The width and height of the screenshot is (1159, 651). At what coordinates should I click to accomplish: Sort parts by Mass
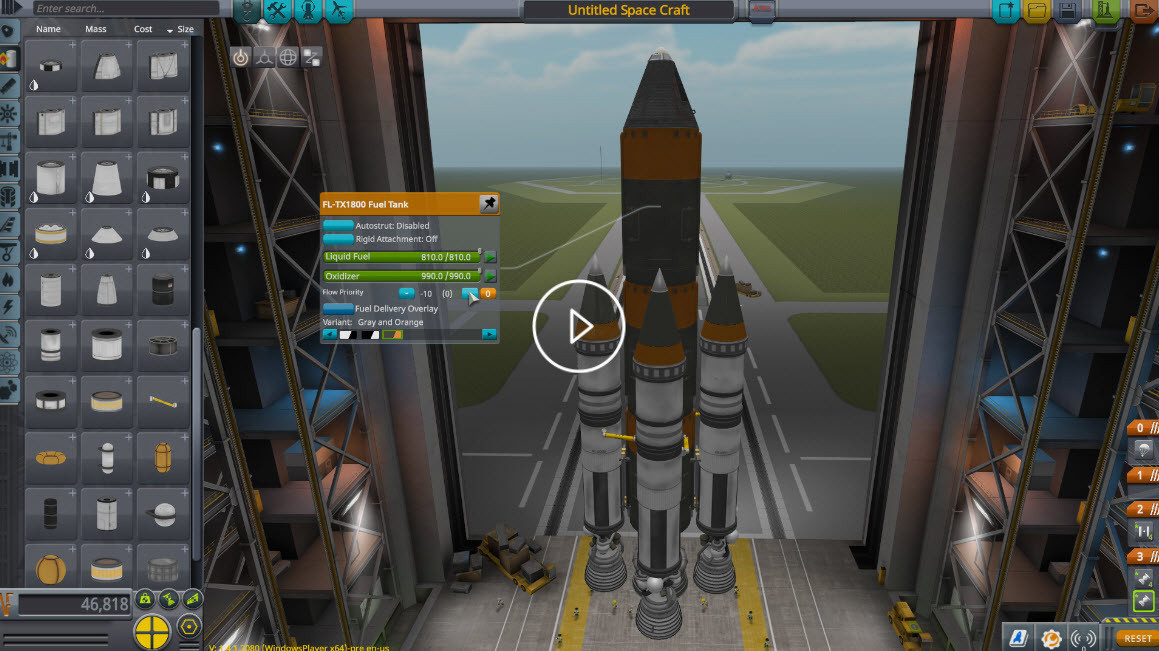click(96, 29)
